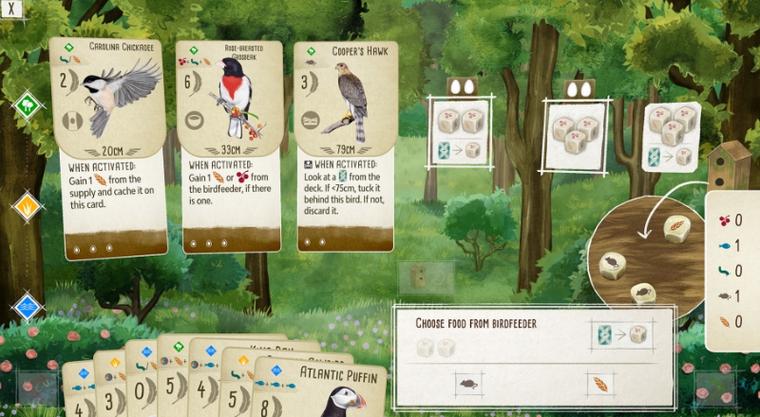Screen dimensions: 760x417
Task: Select the Carolina Chickadee bird card
Action: click(x=106, y=148)
